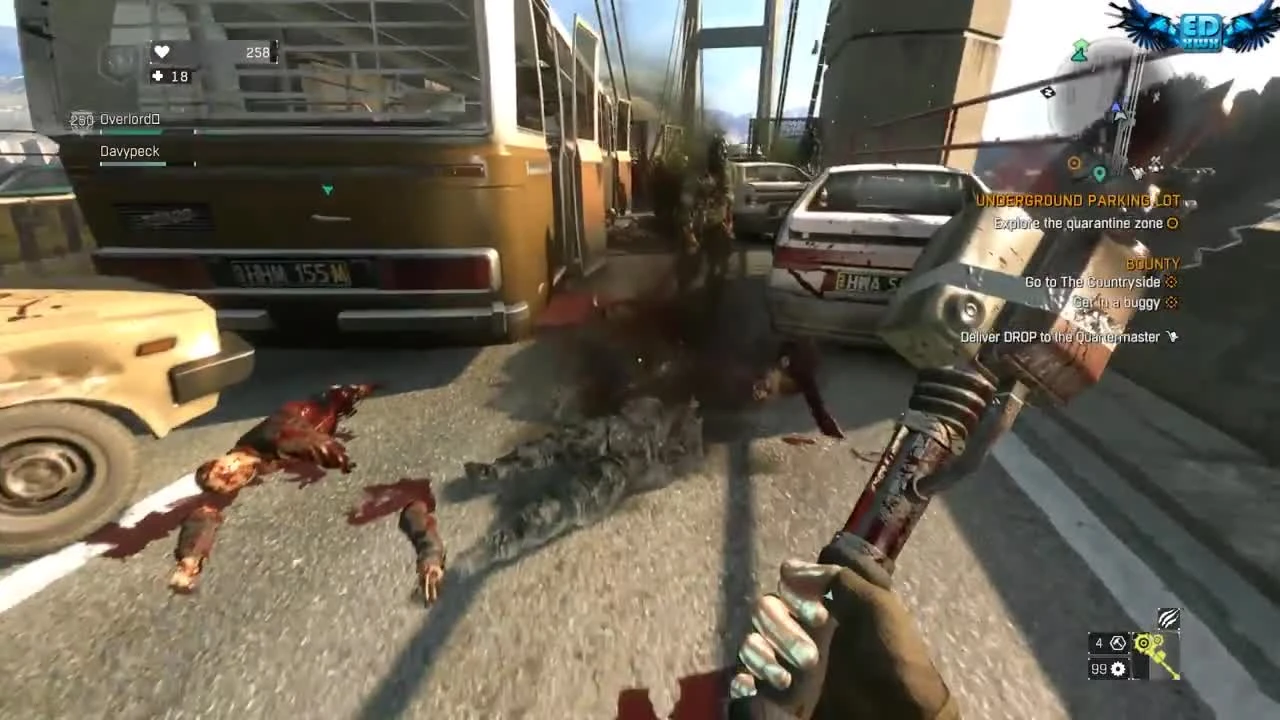Image resolution: width=1280 pixels, height=720 pixels.
Task: Click the heart health icon
Action: point(161,52)
